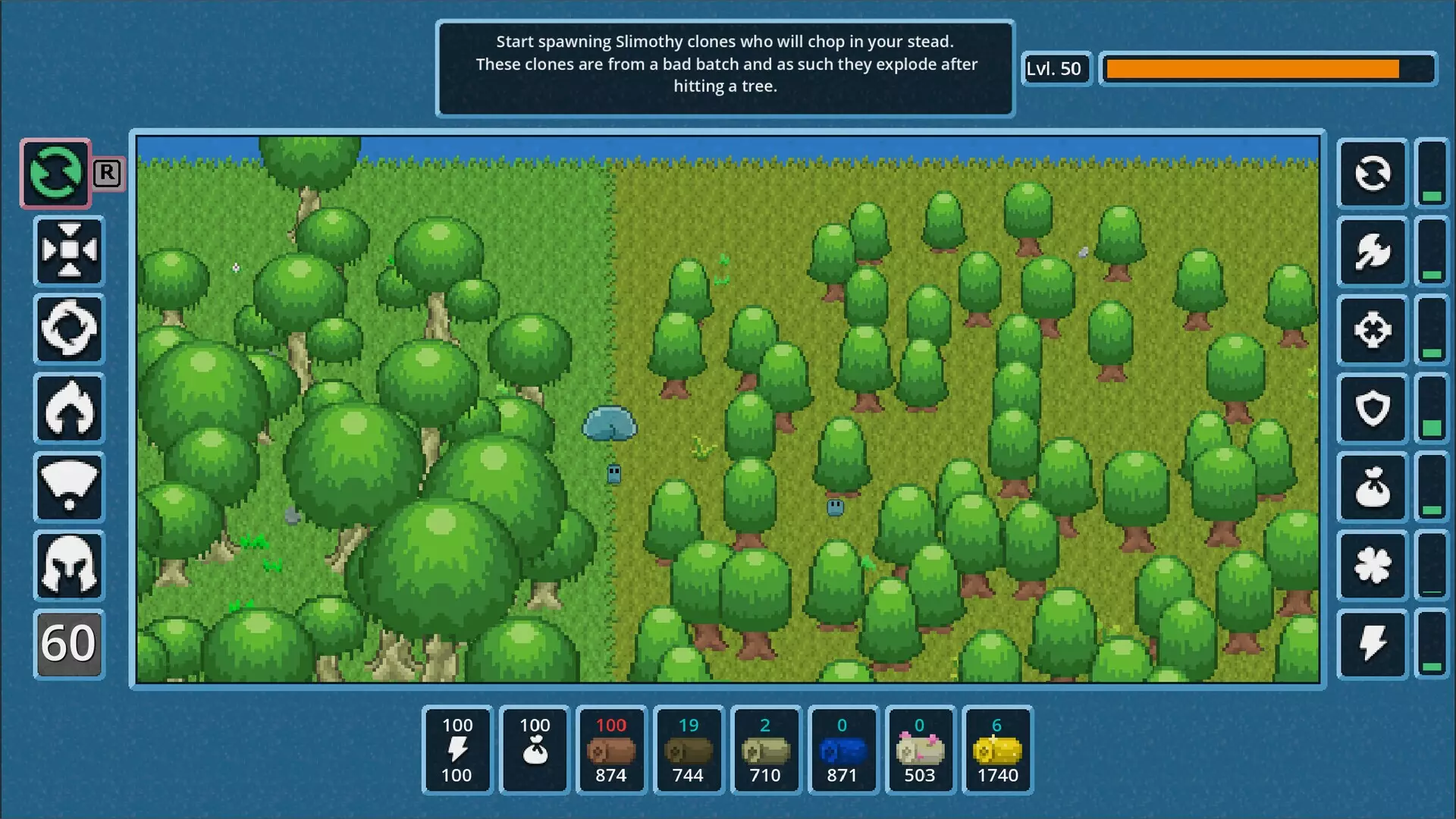1456x819 pixels.
Task: Select the four inward arrows ability icon
Action: pos(69,251)
